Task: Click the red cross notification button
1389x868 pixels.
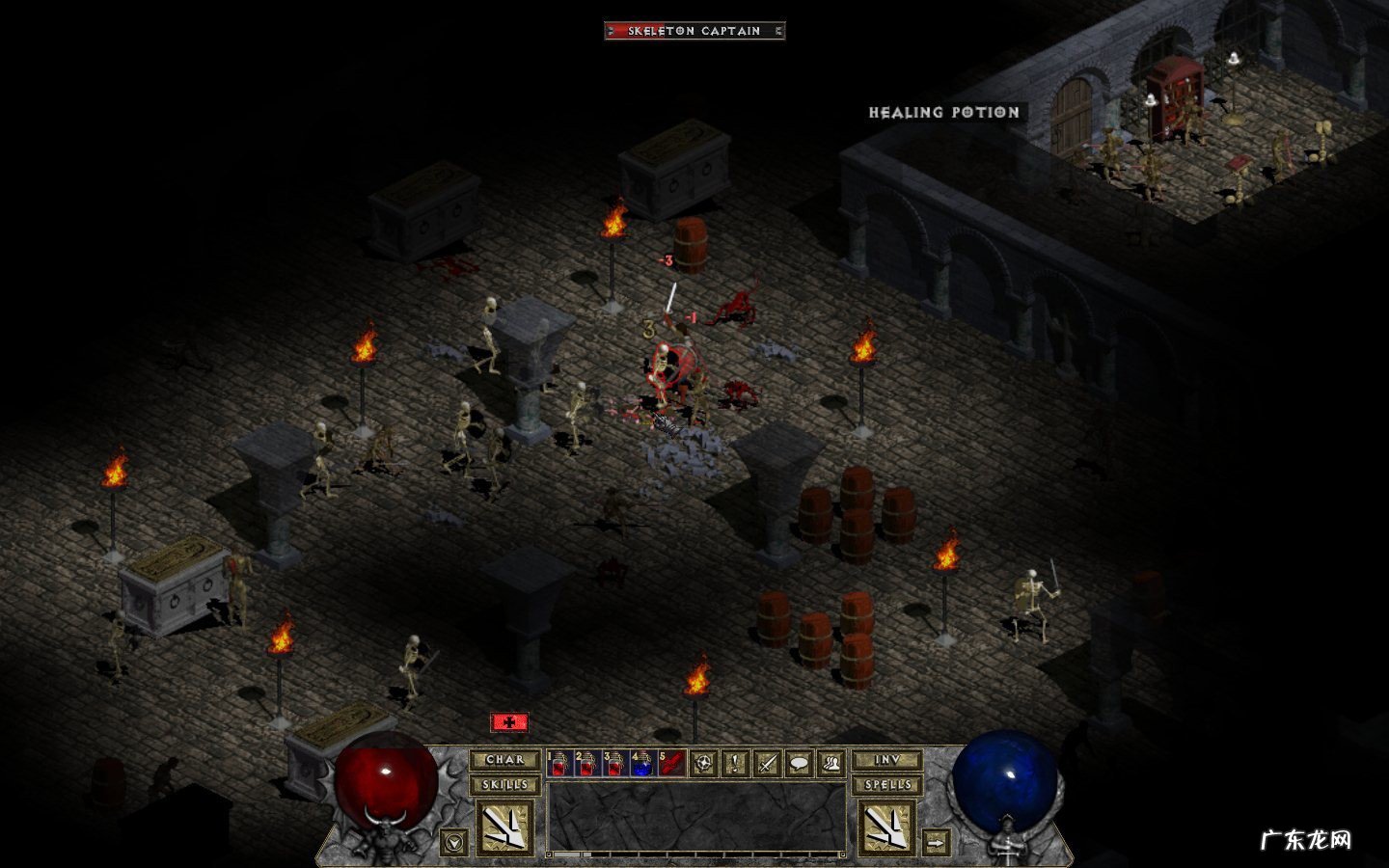Action: 509,722
